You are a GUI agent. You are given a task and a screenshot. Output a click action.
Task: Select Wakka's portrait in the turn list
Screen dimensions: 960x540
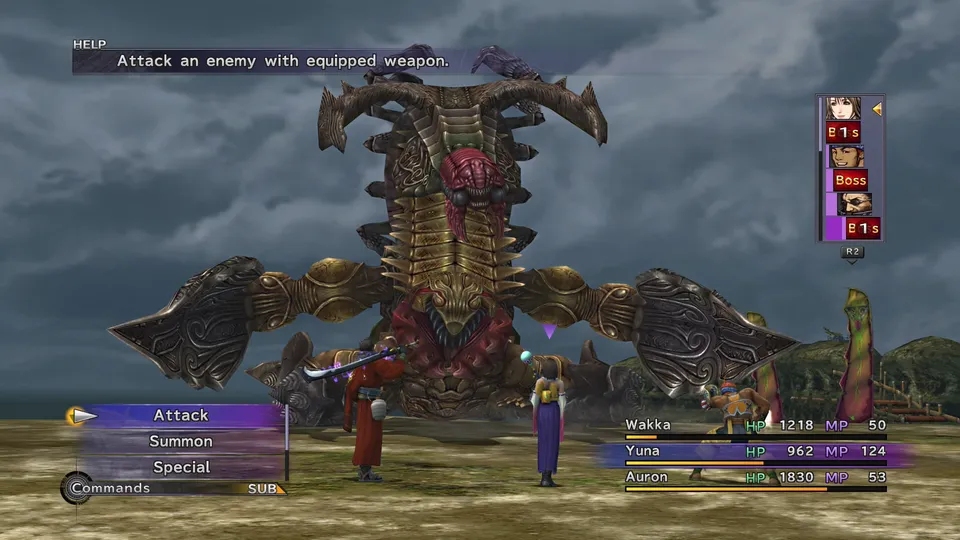point(846,157)
